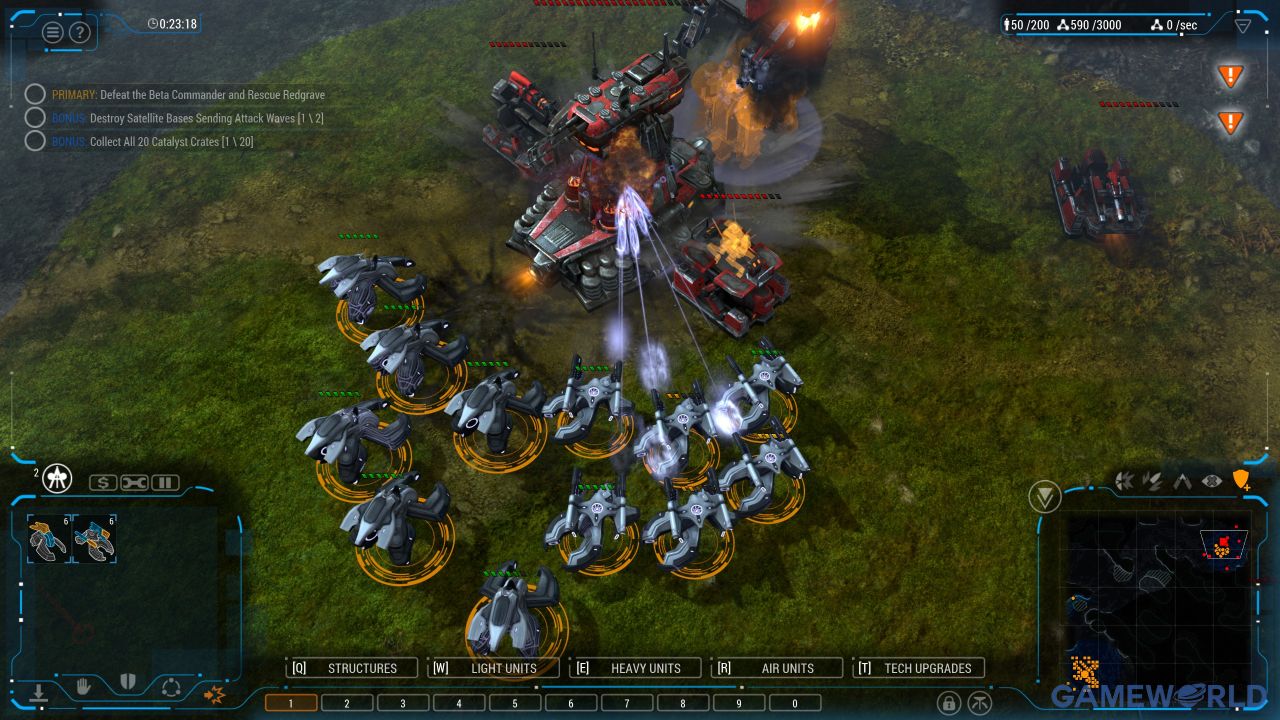
Task: Toggle the orange shield-plus minimap icon
Action: (x=1241, y=481)
